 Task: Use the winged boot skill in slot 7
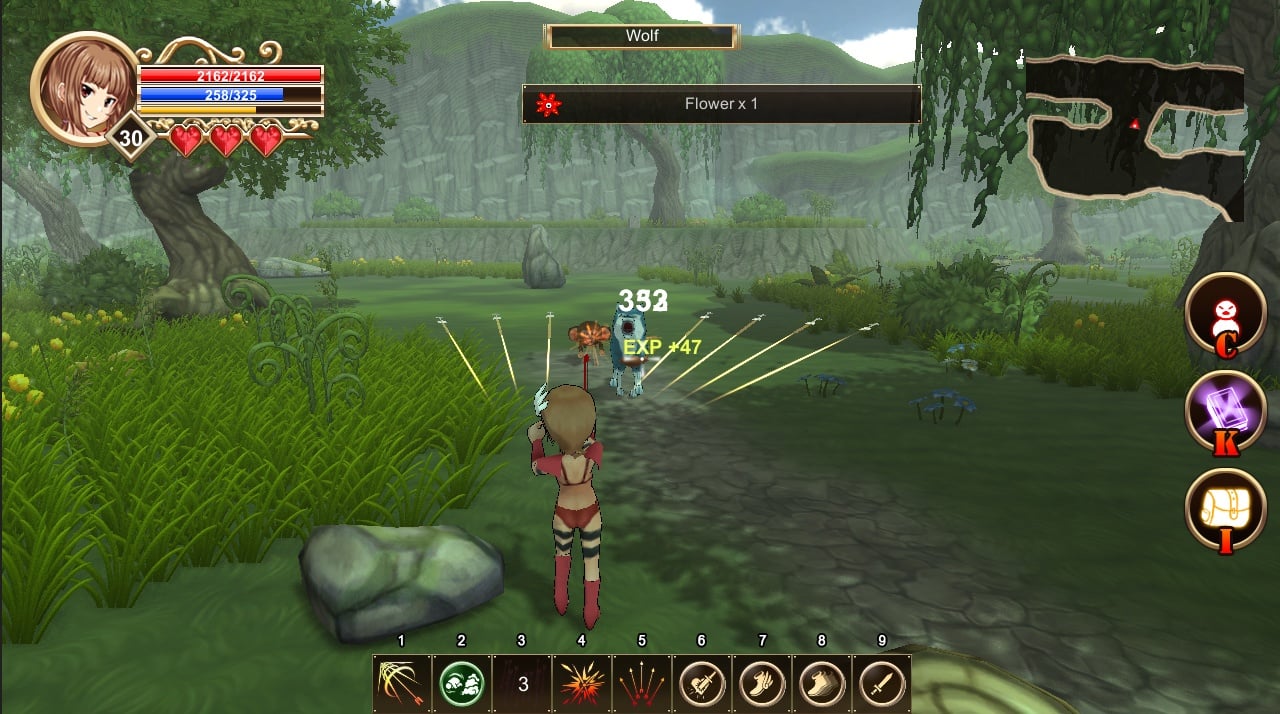762,684
